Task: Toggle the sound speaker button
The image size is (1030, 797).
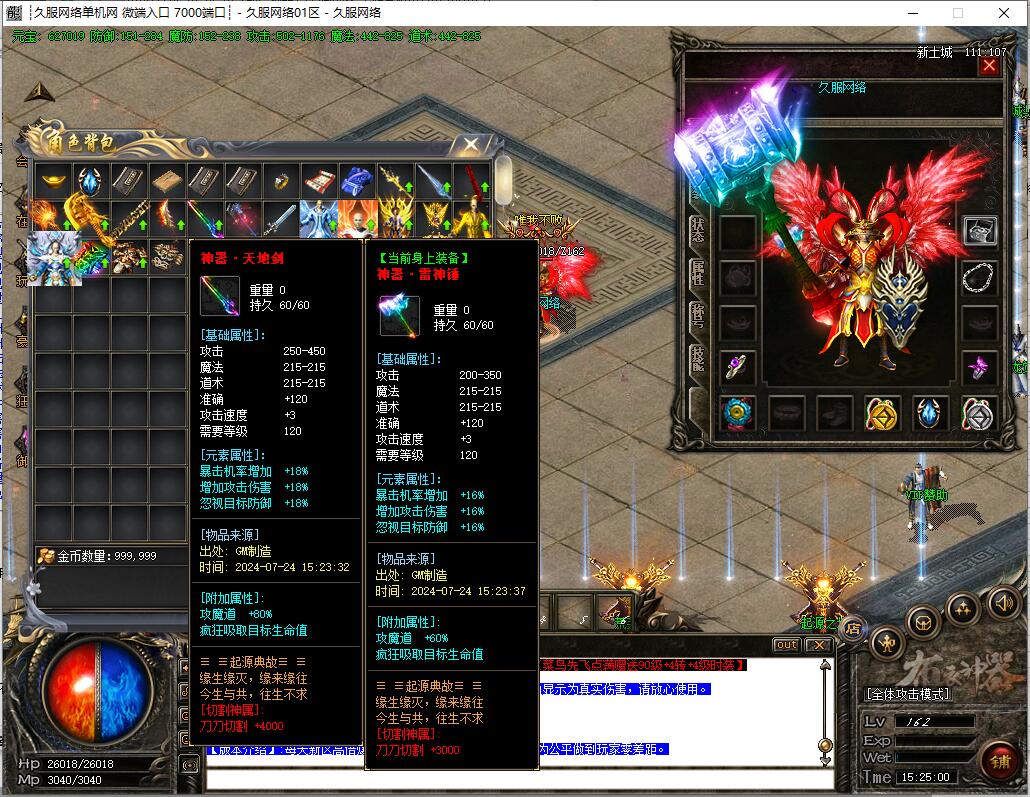Action: (1003, 603)
